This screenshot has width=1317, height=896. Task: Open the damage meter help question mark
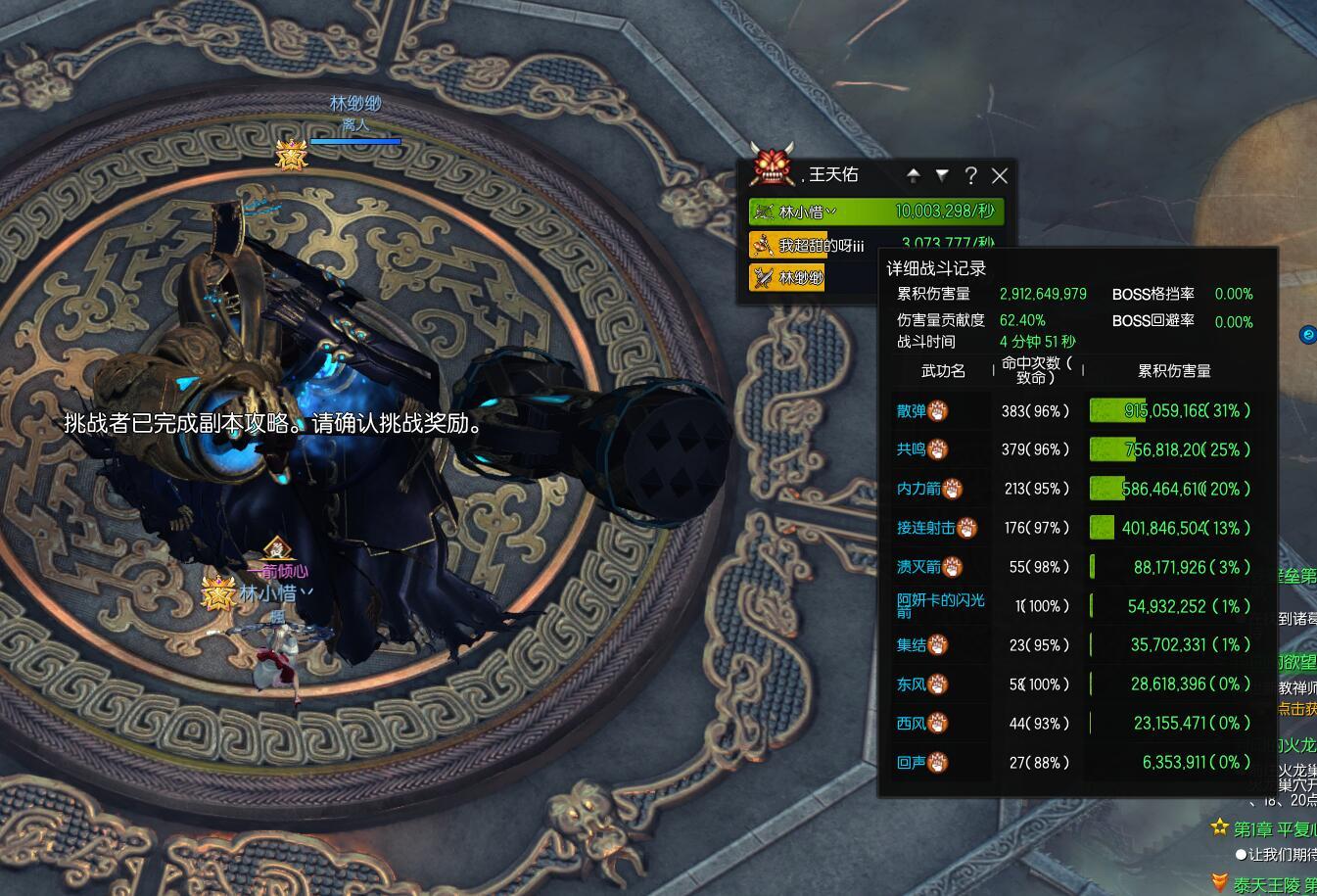[970, 175]
